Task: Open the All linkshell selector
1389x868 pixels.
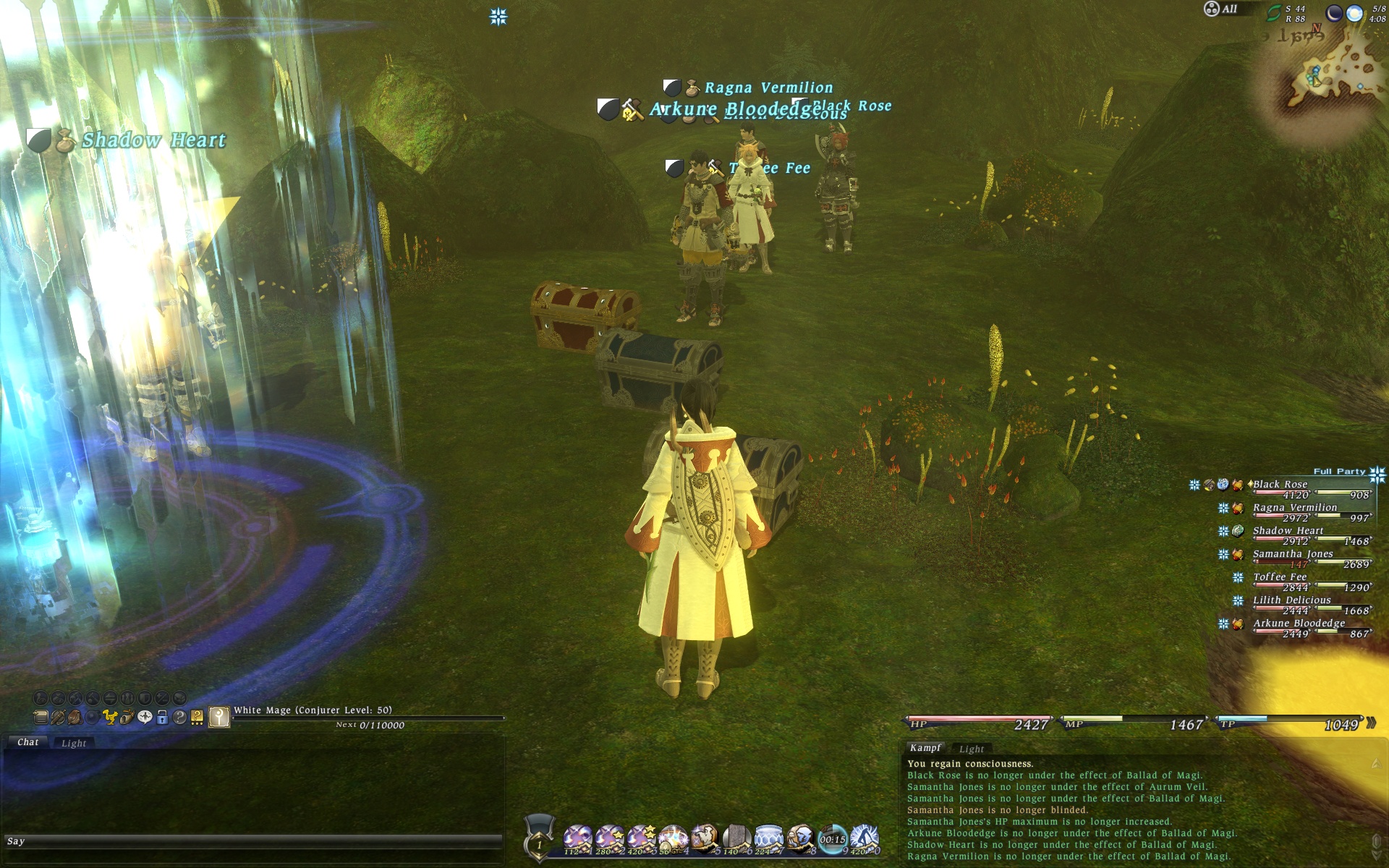Action: [1221, 9]
